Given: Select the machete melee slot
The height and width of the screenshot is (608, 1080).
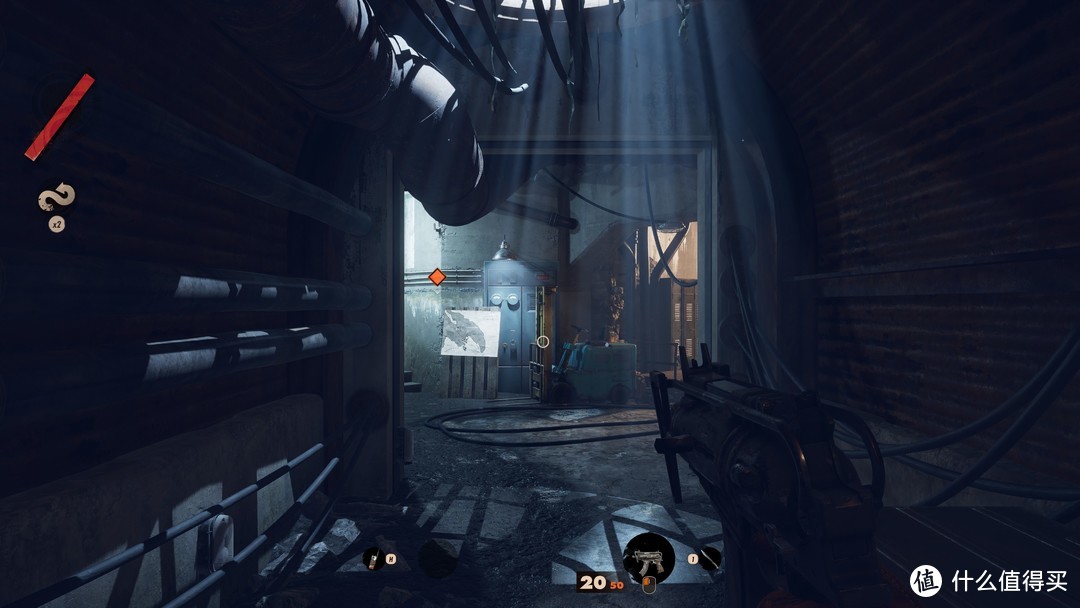Looking at the screenshot, I should pos(709,558).
